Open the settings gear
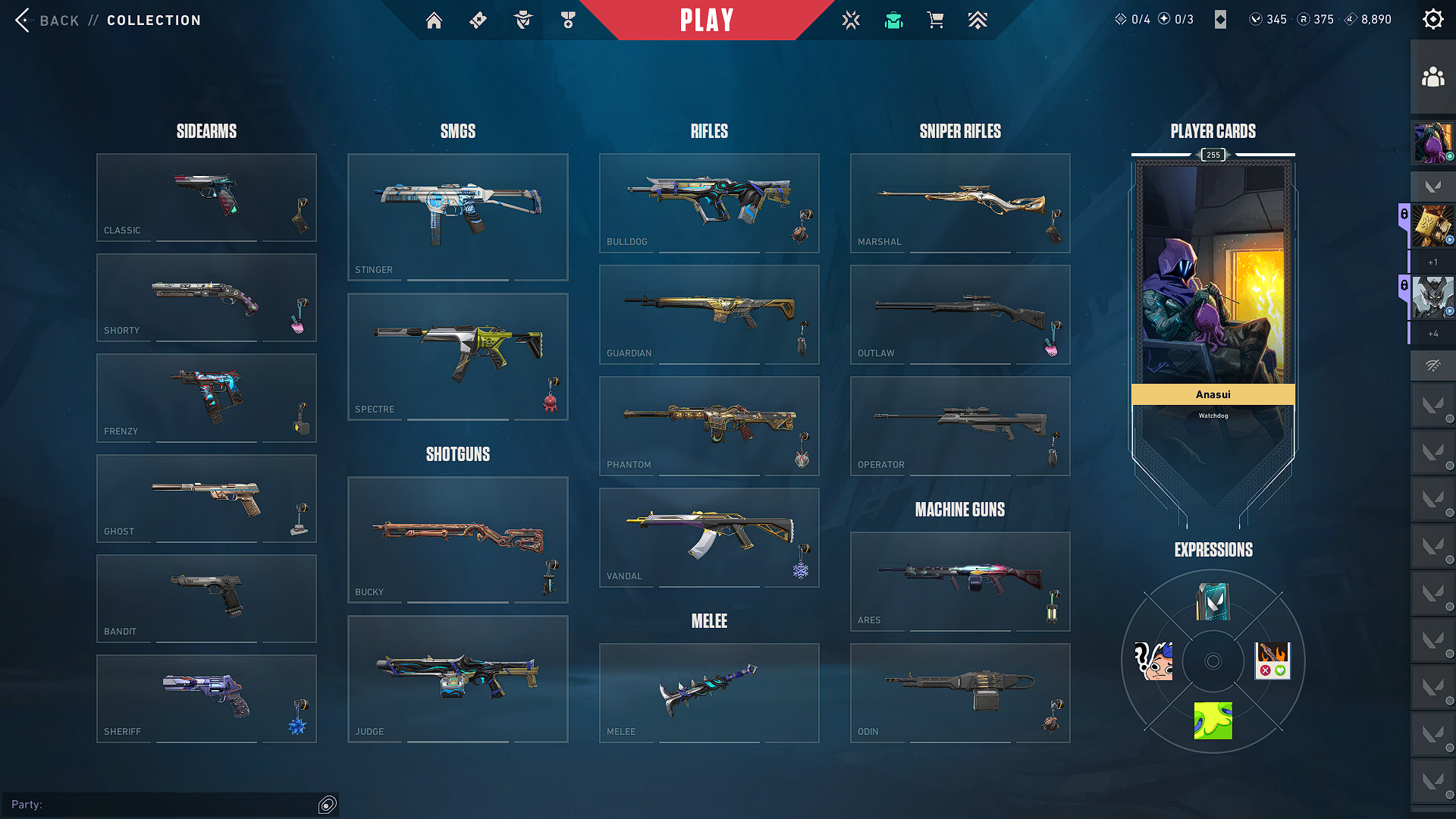1456x819 pixels. pos(1432,20)
